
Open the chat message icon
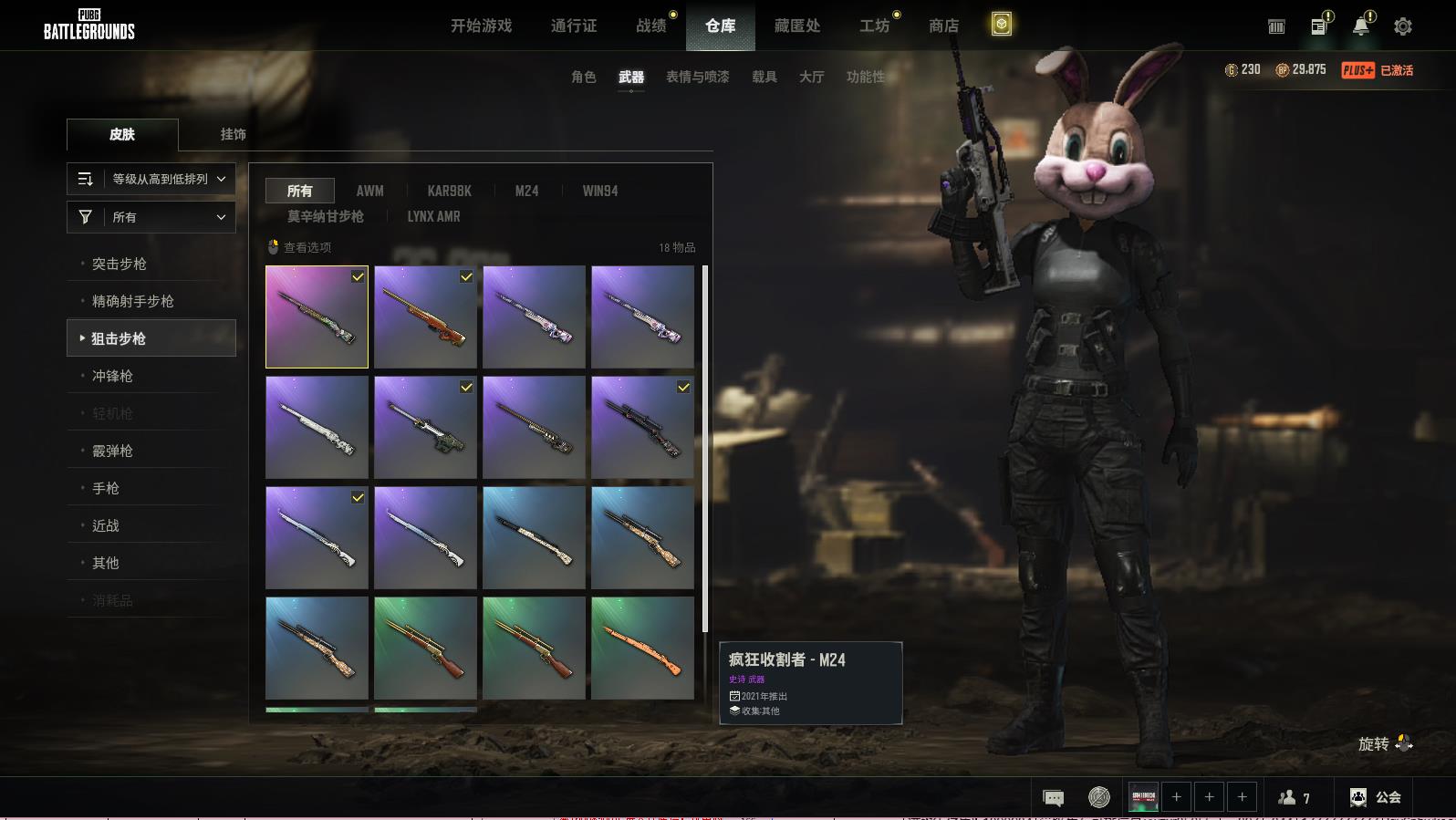pyautogui.click(x=1053, y=798)
